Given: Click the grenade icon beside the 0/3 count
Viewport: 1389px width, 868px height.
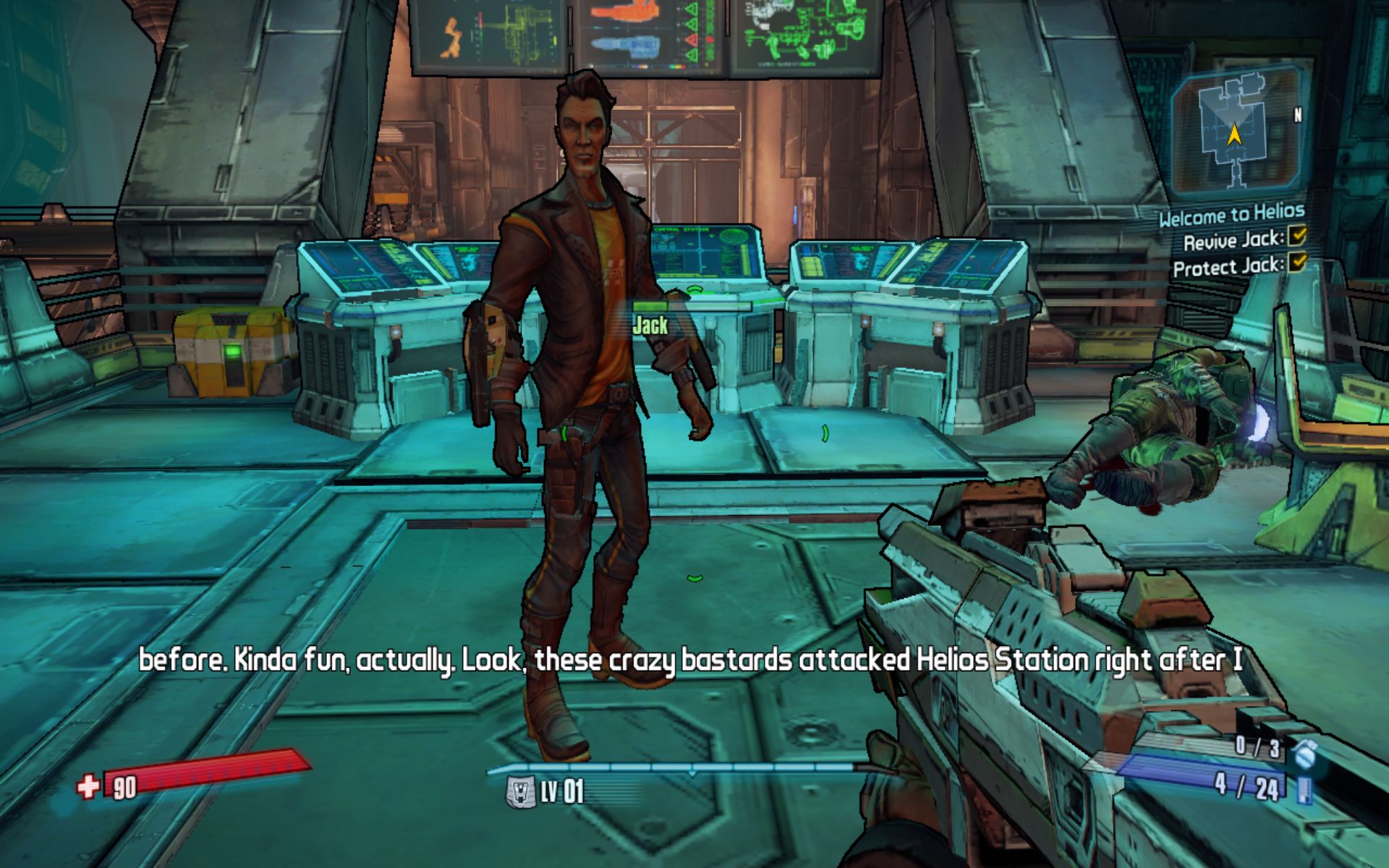Looking at the screenshot, I should click(x=1304, y=754).
